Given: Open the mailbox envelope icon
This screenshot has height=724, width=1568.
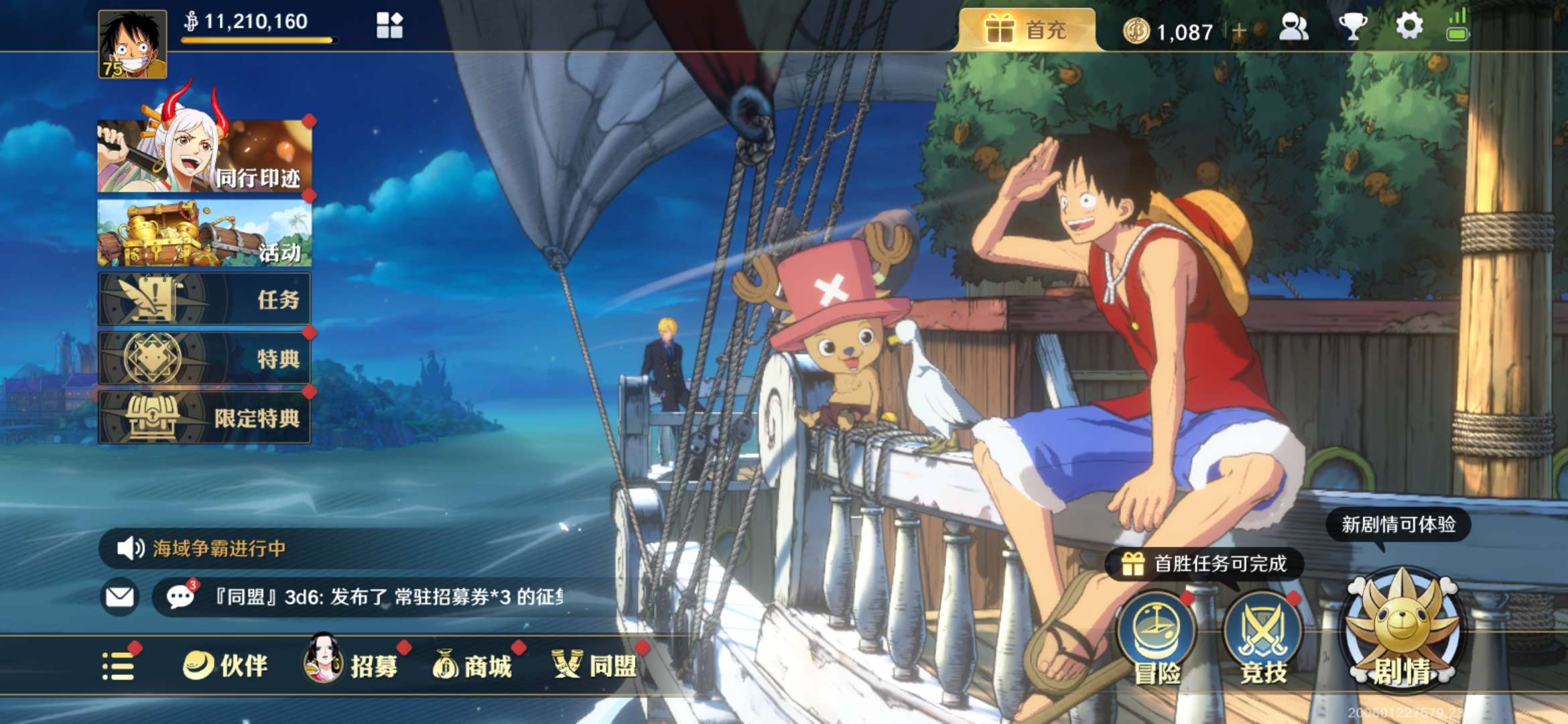Looking at the screenshot, I should (x=120, y=597).
